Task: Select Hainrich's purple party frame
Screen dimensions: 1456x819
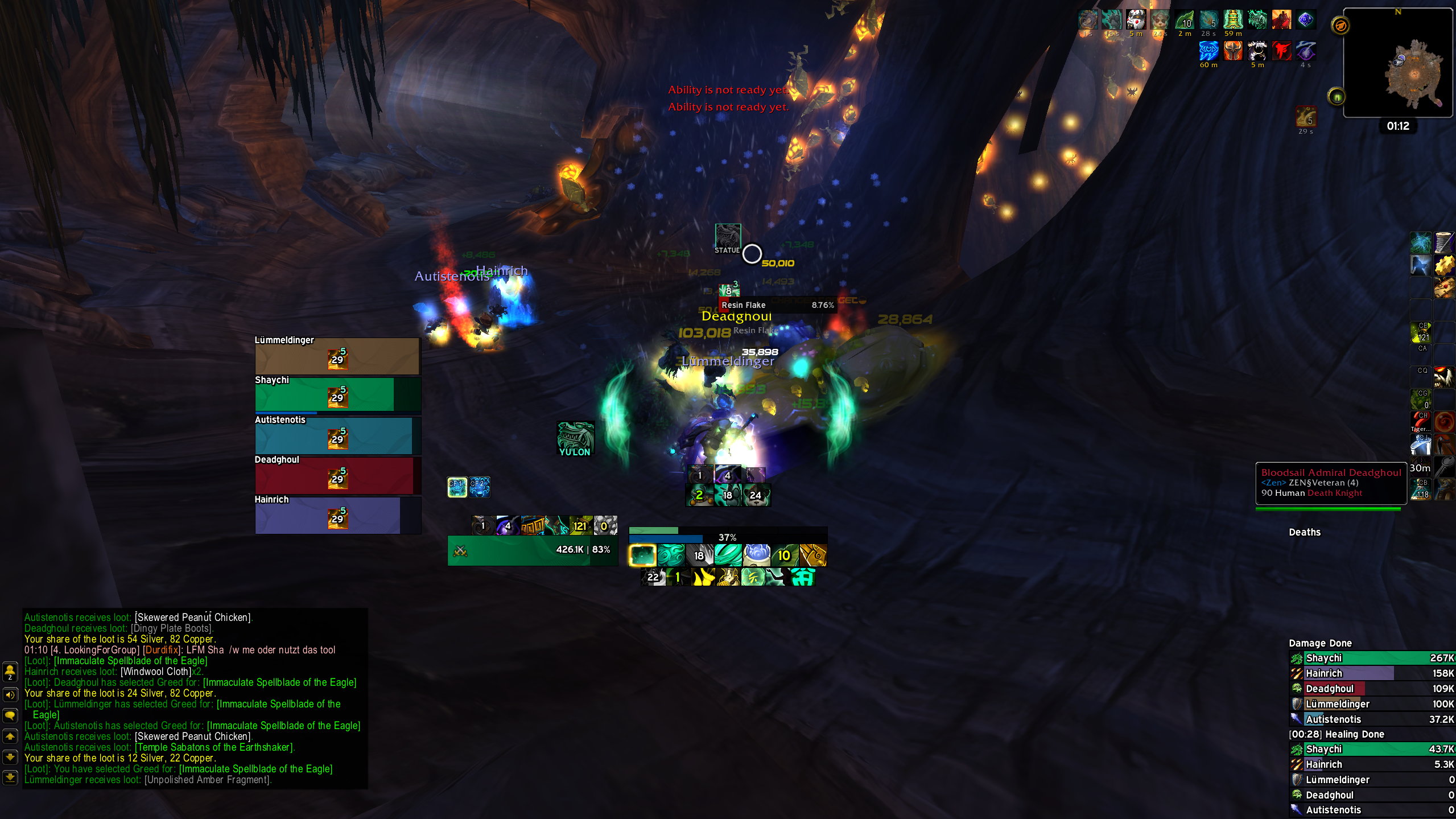Action: point(337,516)
